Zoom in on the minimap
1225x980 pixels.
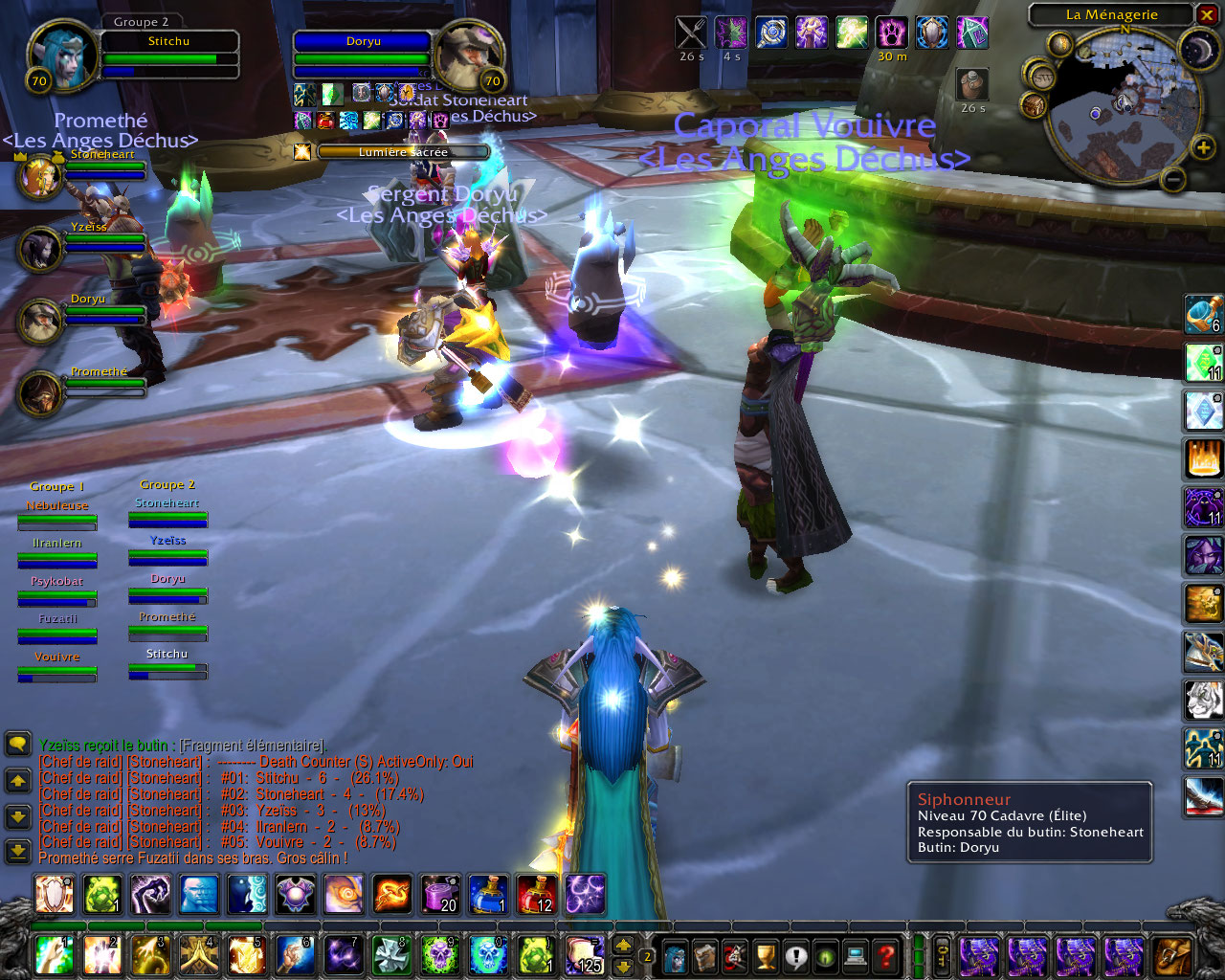(1202, 146)
